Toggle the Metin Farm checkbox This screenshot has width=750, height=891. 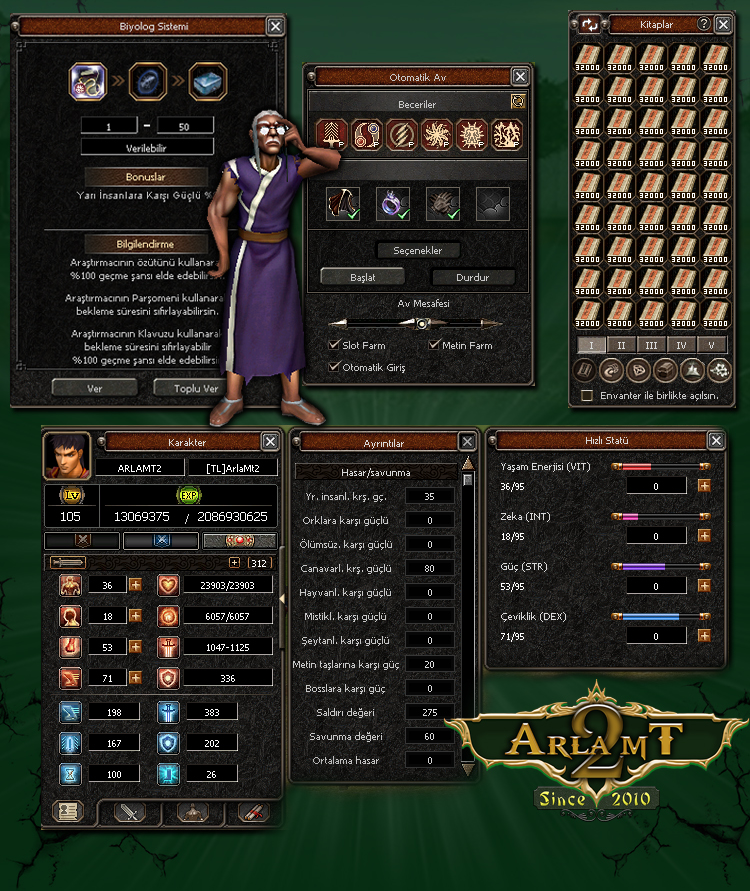435,345
